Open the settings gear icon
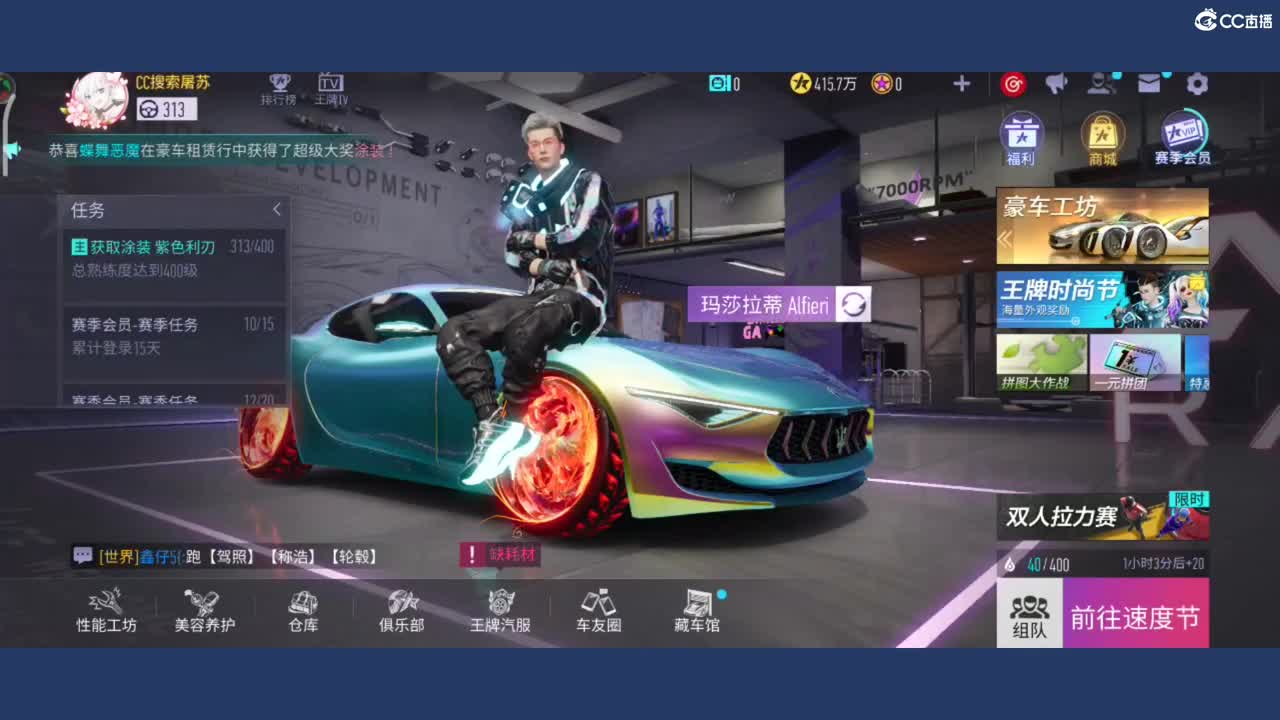The image size is (1280, 720). (1198, 84)
